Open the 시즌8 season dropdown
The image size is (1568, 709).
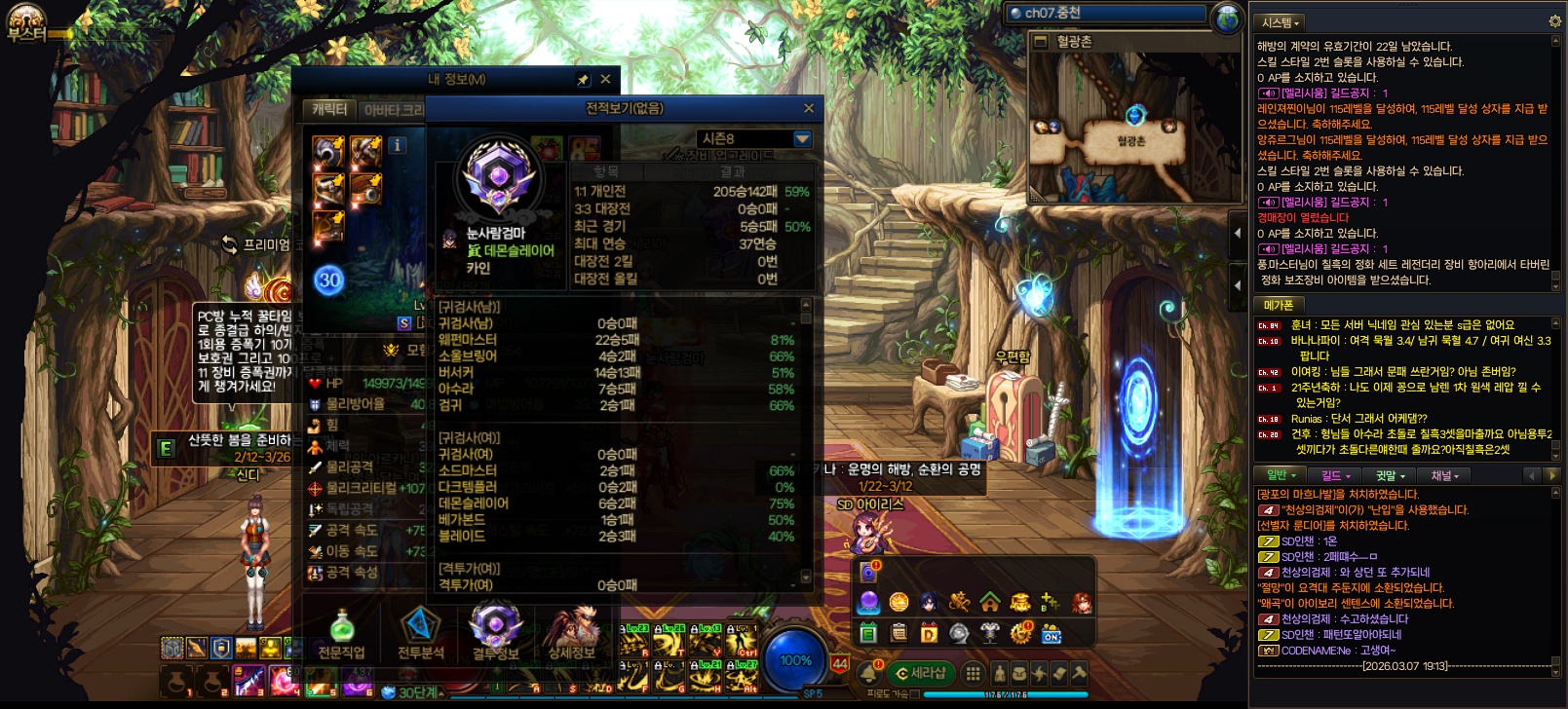(802, 139)
